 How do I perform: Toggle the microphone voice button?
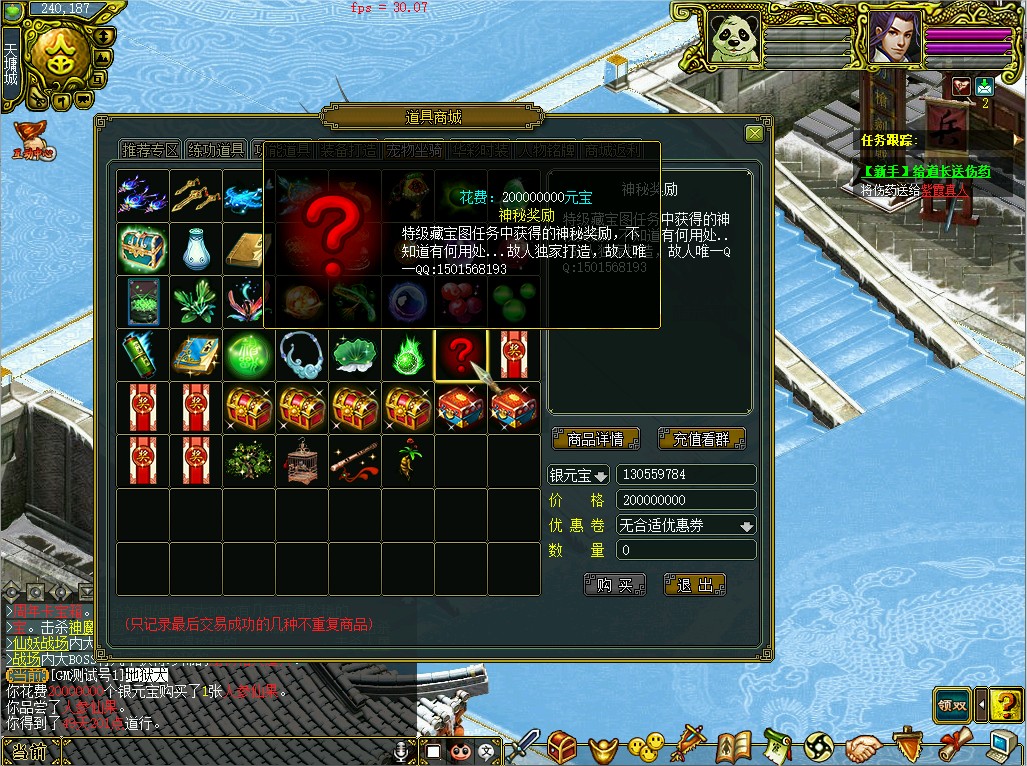pos(402,750)
